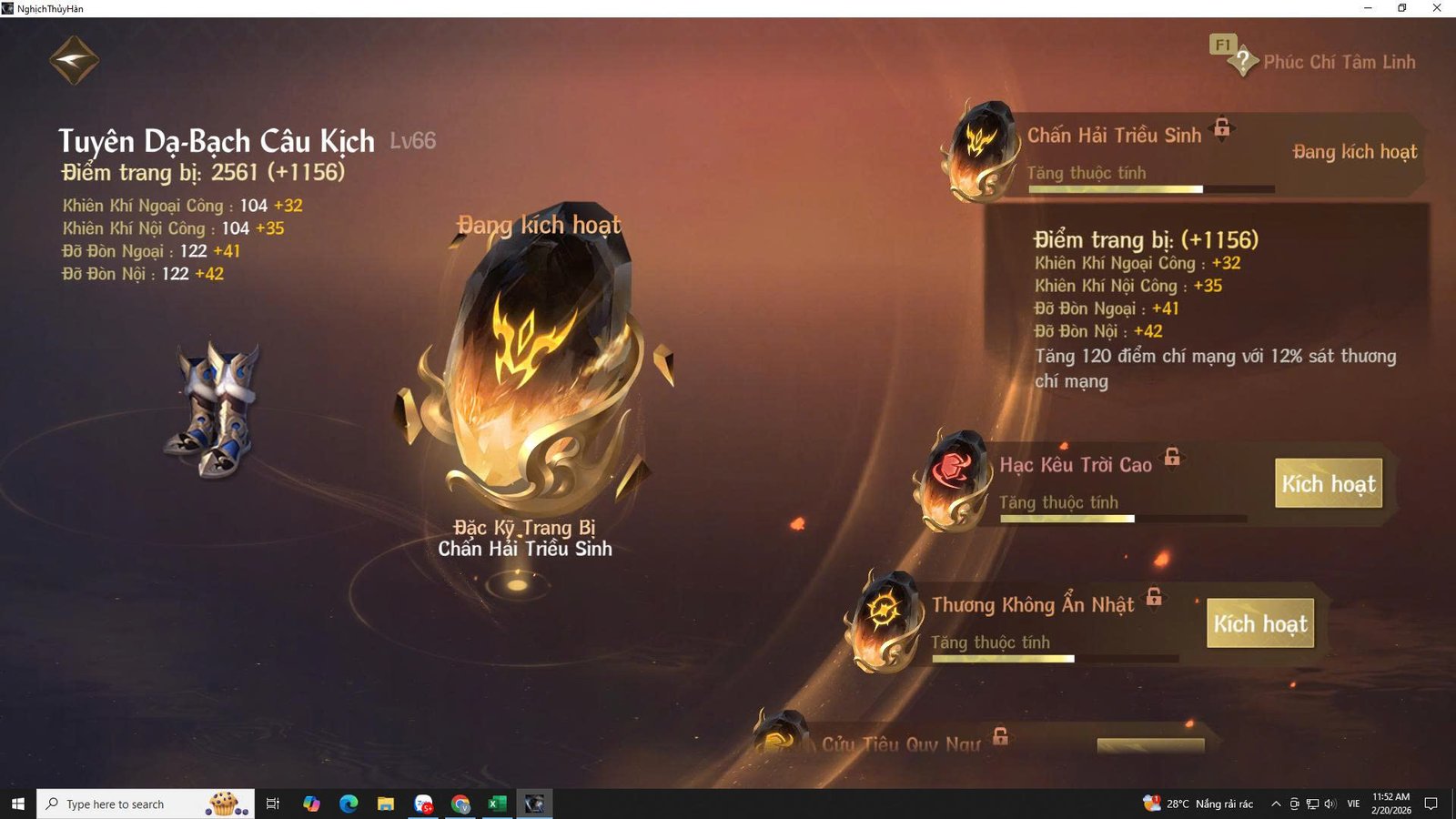Screen dimensions: 1456x819
Task: Toggle the lock on Chấn Hải Triều Sinh
Action: tap(1221, 130)
